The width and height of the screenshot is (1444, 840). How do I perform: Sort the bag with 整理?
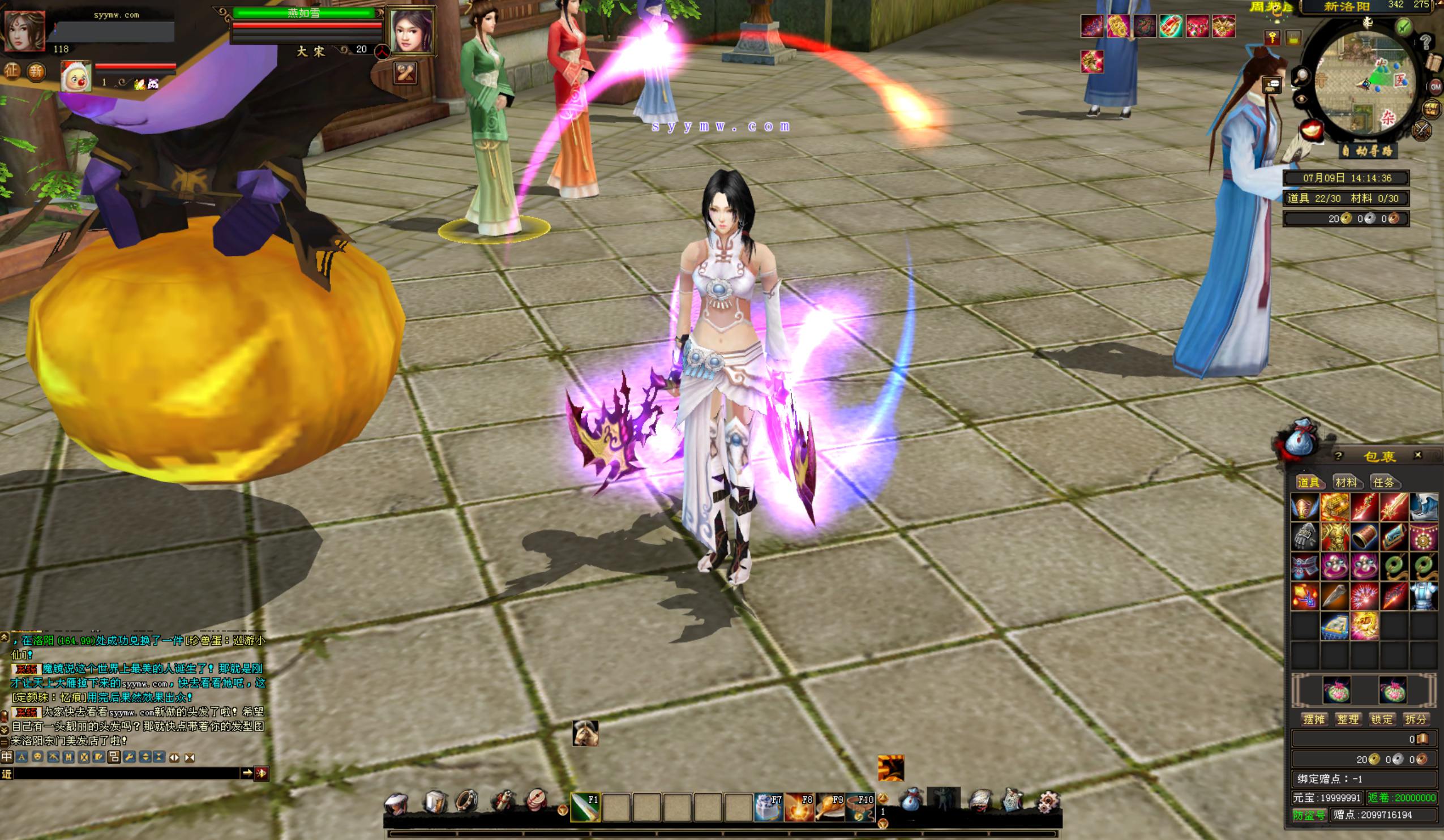(x=1347, y=719)
